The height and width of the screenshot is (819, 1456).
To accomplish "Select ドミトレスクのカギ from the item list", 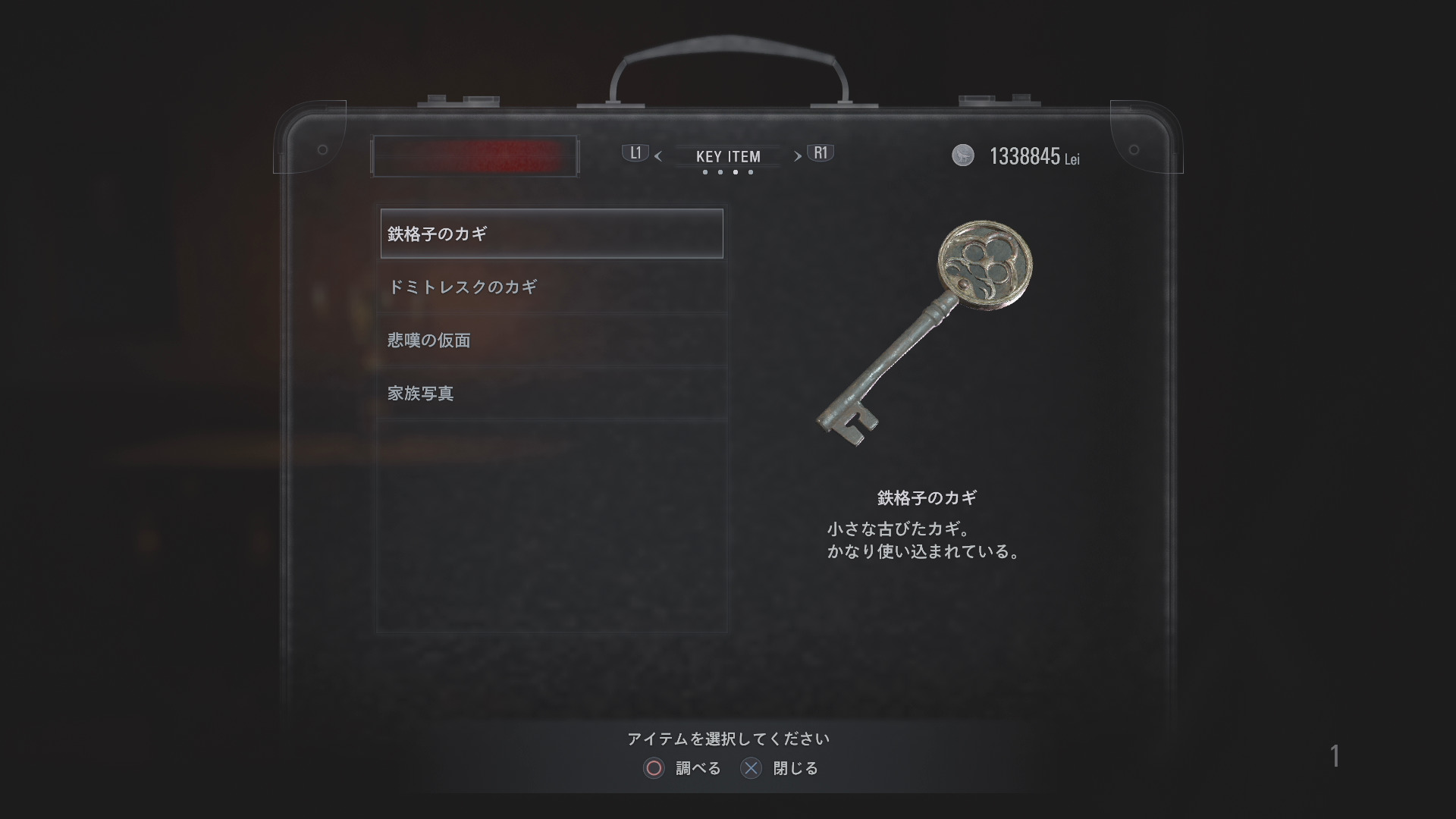I will click(x=551, y=287).
